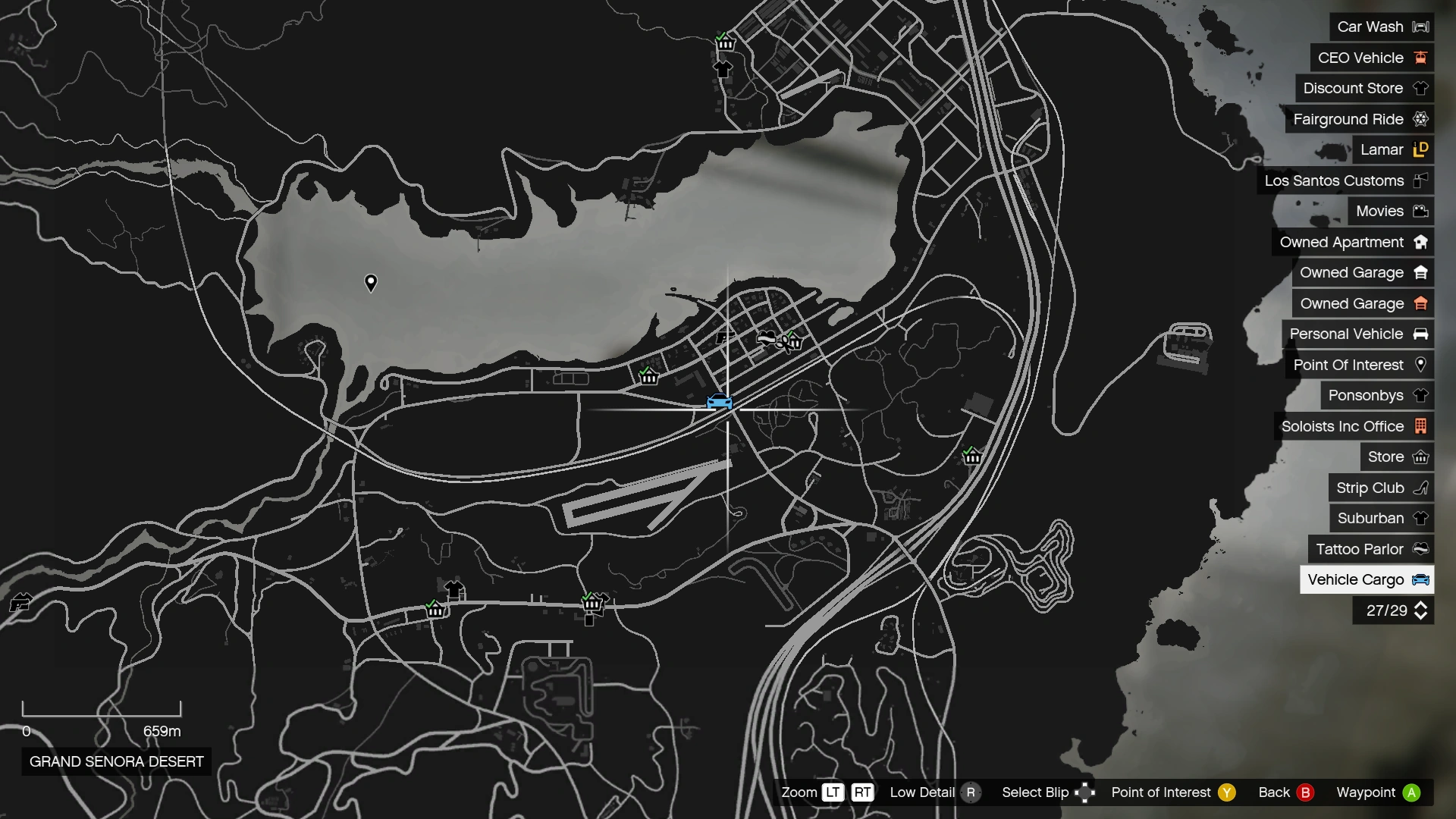
Task: Click the up arrow on the blip counter
Action: 1420,606
